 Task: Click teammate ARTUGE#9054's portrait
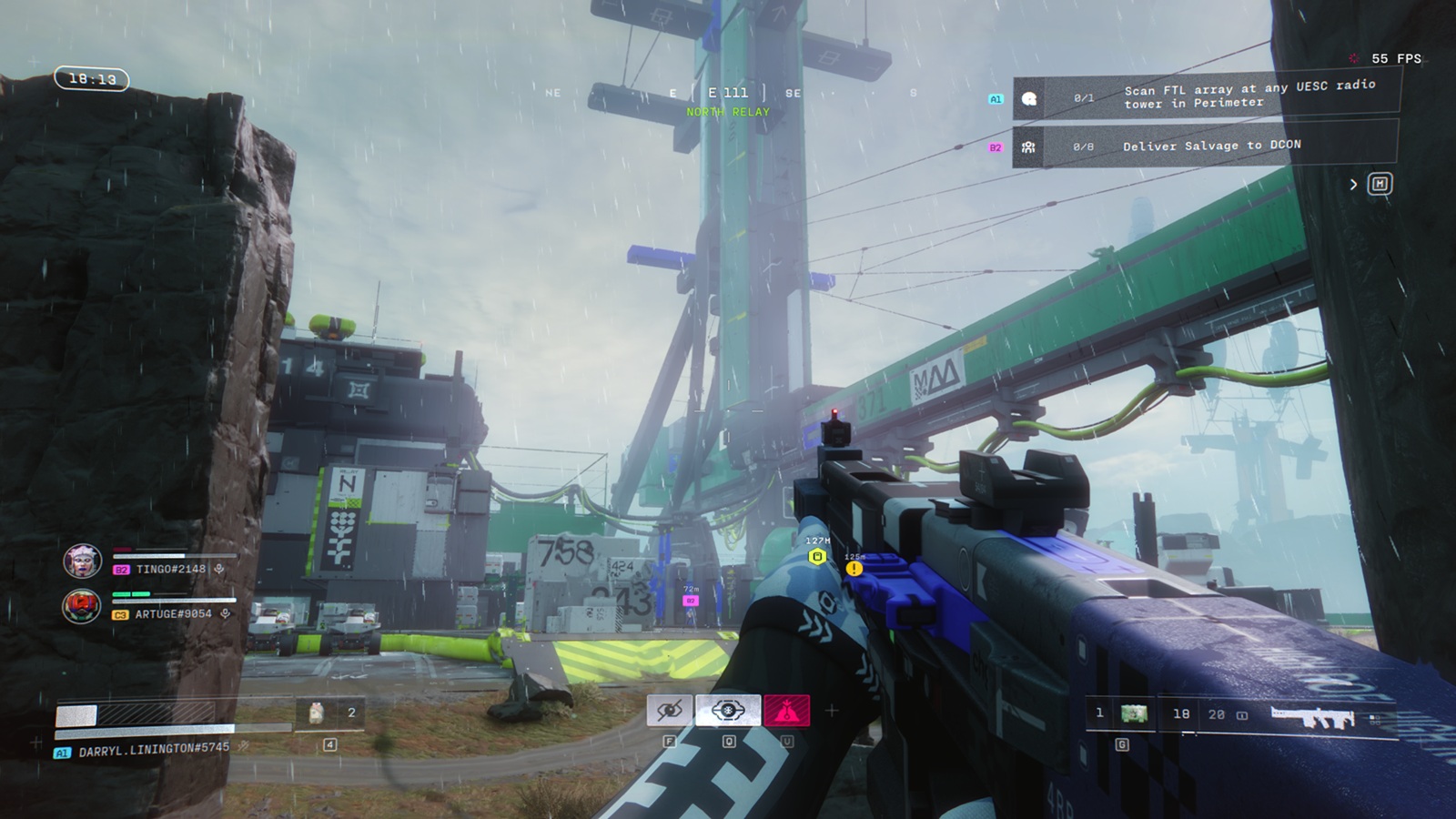click(82, 606)
